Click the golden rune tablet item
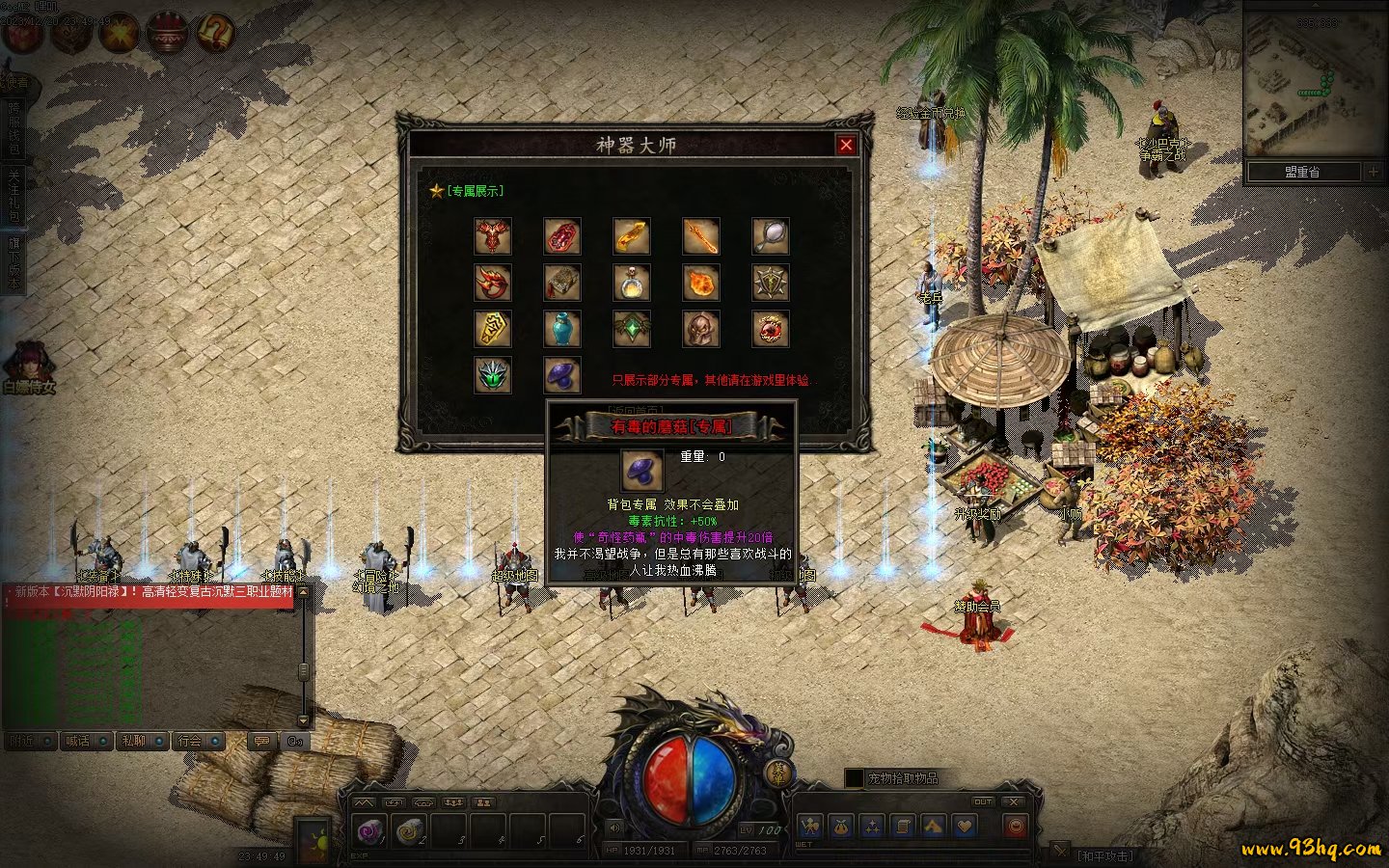The width and height of the screenshot is (1389, 868). click(492, 328)
